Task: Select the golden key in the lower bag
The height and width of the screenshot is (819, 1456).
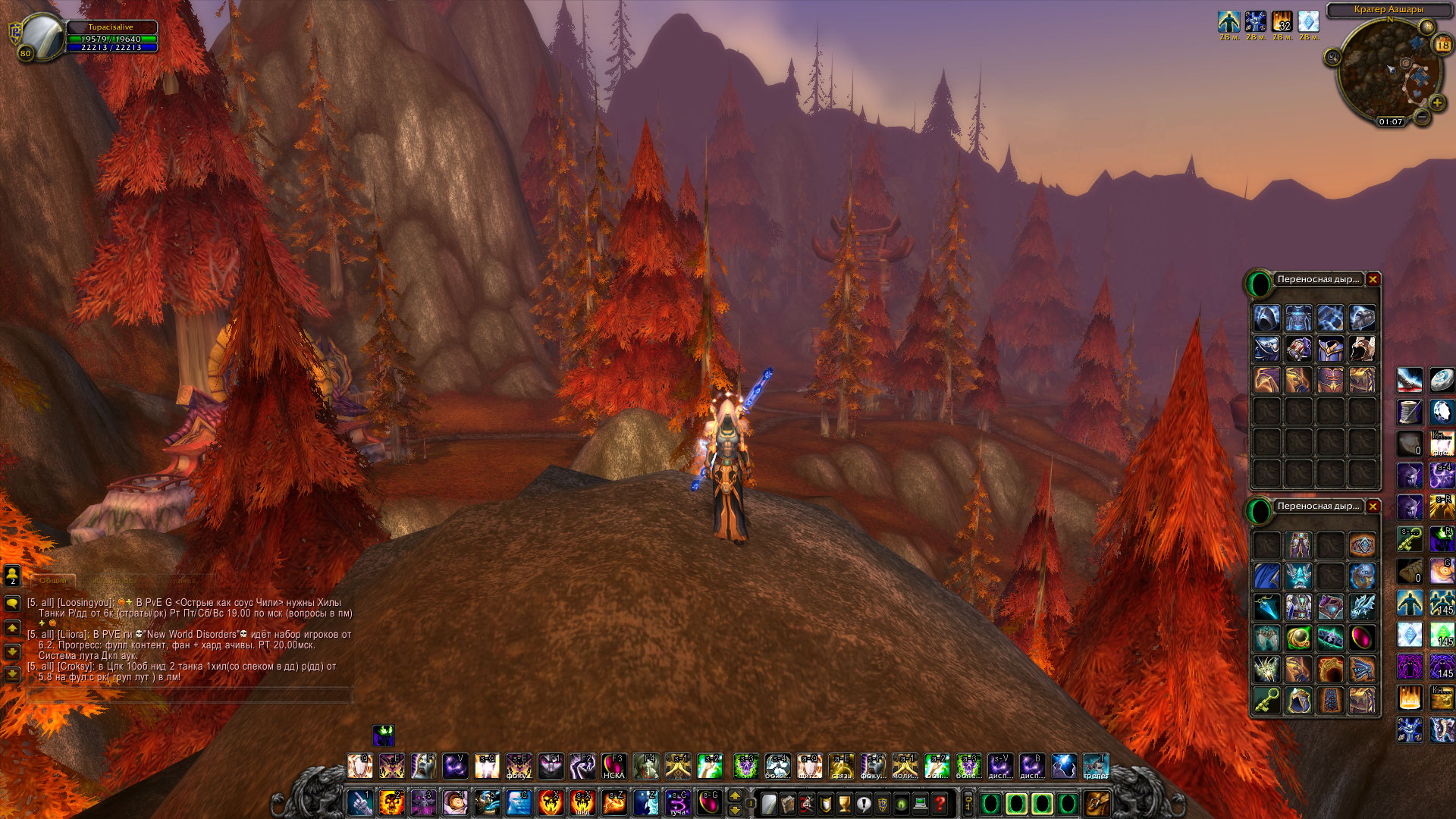Action: 1266,700
